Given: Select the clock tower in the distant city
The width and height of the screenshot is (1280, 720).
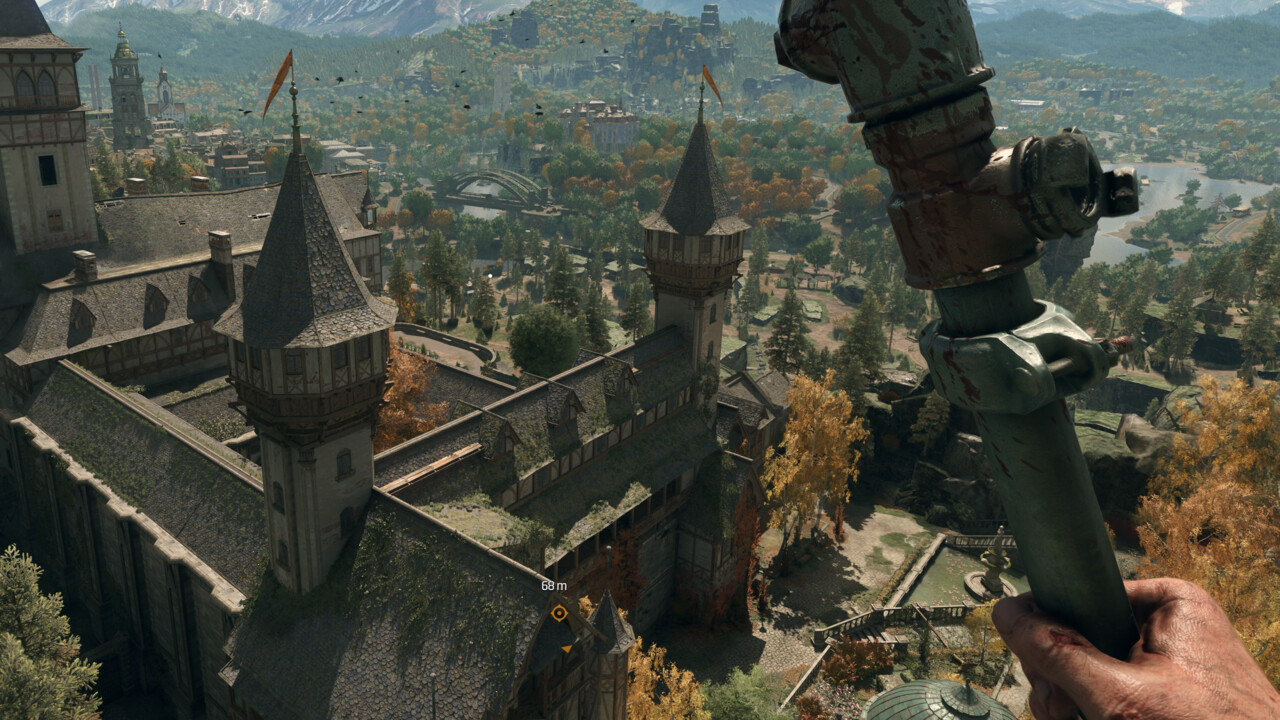Looking at the screenshot, I should pyautogui.click(x=124, y=75).
